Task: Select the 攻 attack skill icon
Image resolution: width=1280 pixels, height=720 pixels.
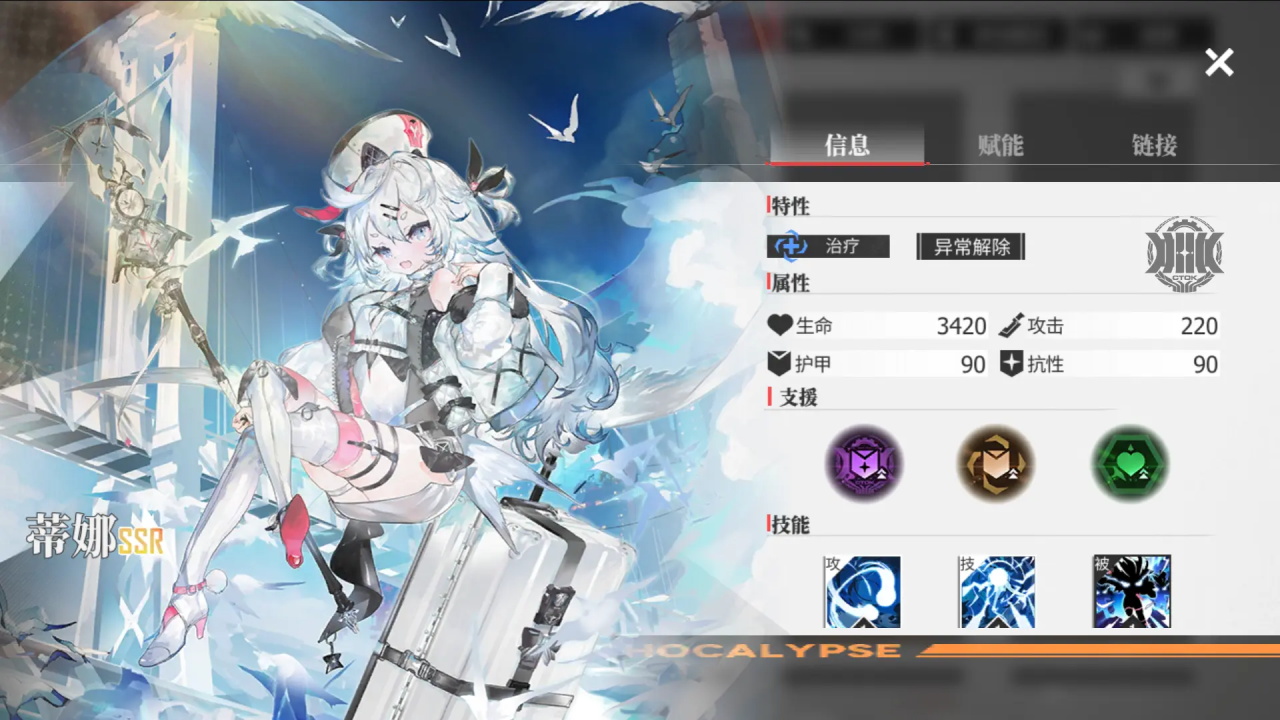Action: coord(862,592)
